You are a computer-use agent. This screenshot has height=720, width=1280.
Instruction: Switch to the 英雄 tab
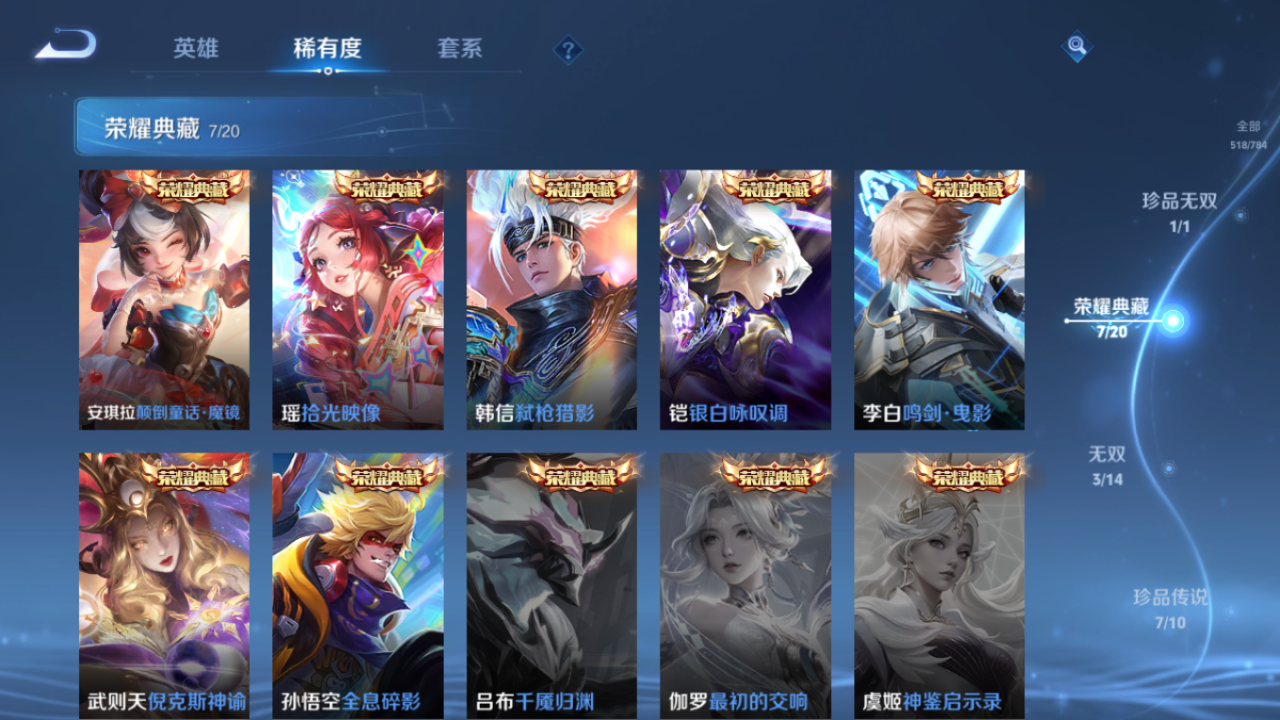(197, 47)
